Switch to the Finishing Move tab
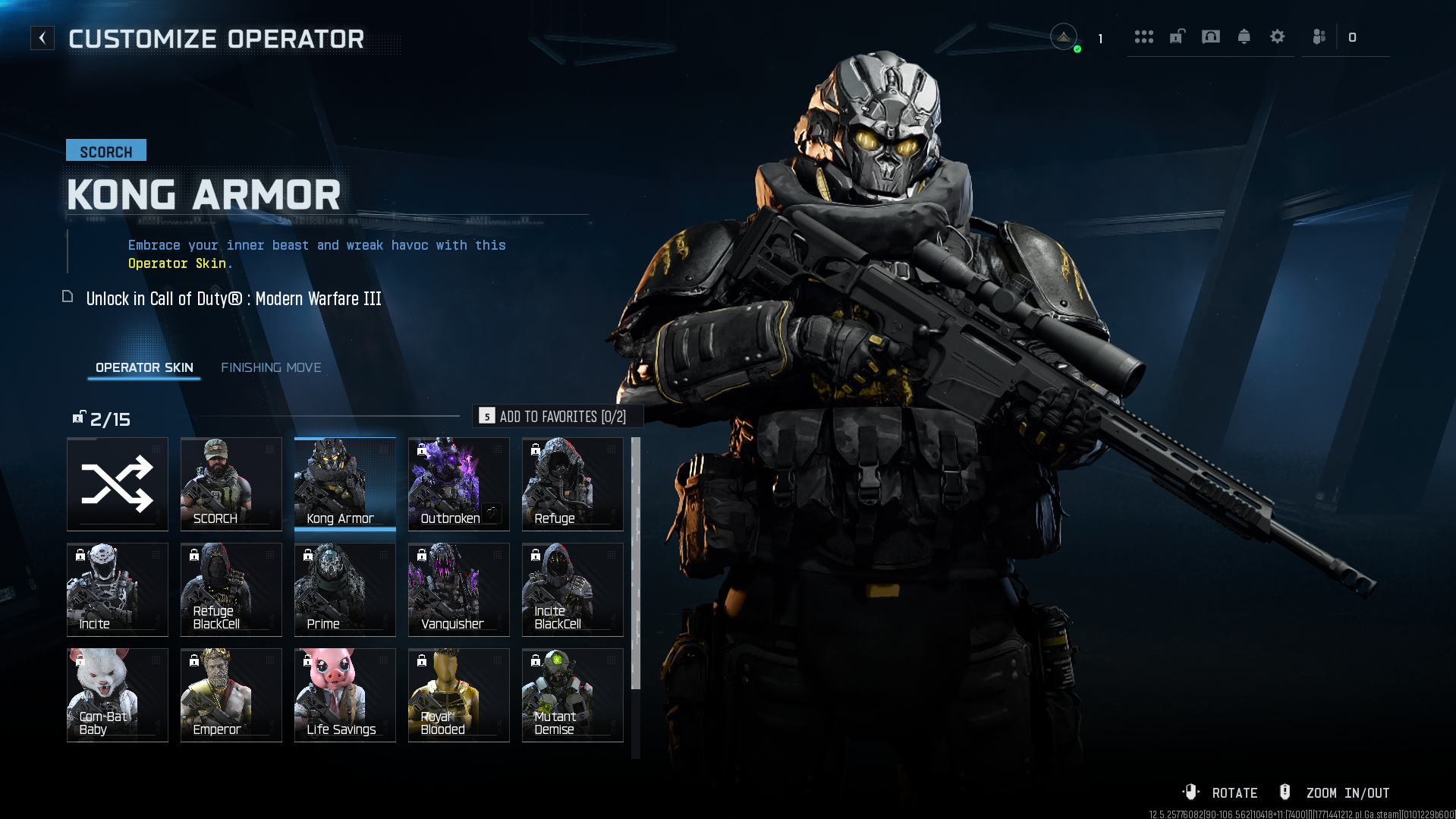This screenshot has width=1456, height=819. click(x=271, y=367)
